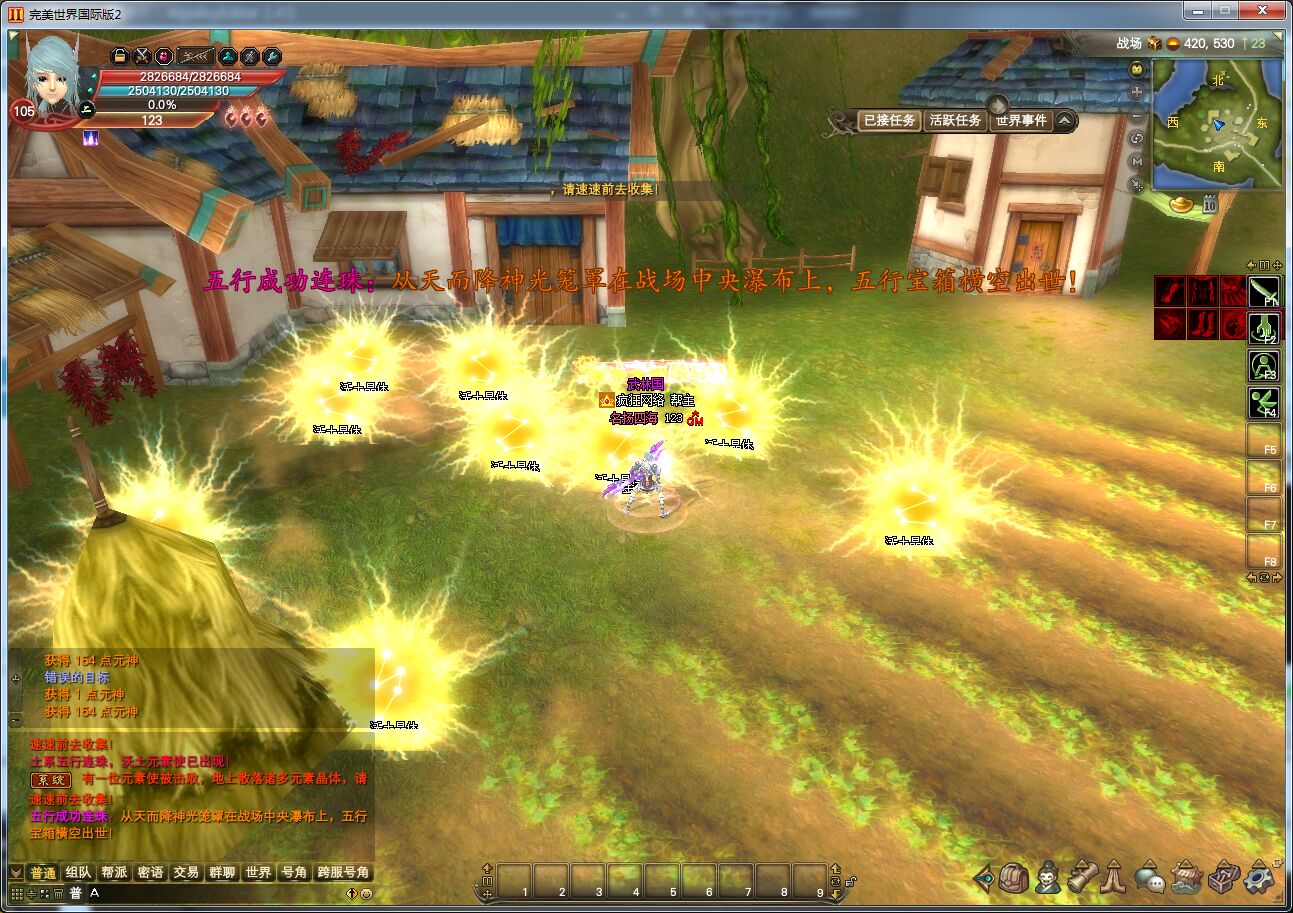The image size is (1293, 913).
Task: Switch to the 活跃任务 quest tab
Action: [x=955, y=121]
